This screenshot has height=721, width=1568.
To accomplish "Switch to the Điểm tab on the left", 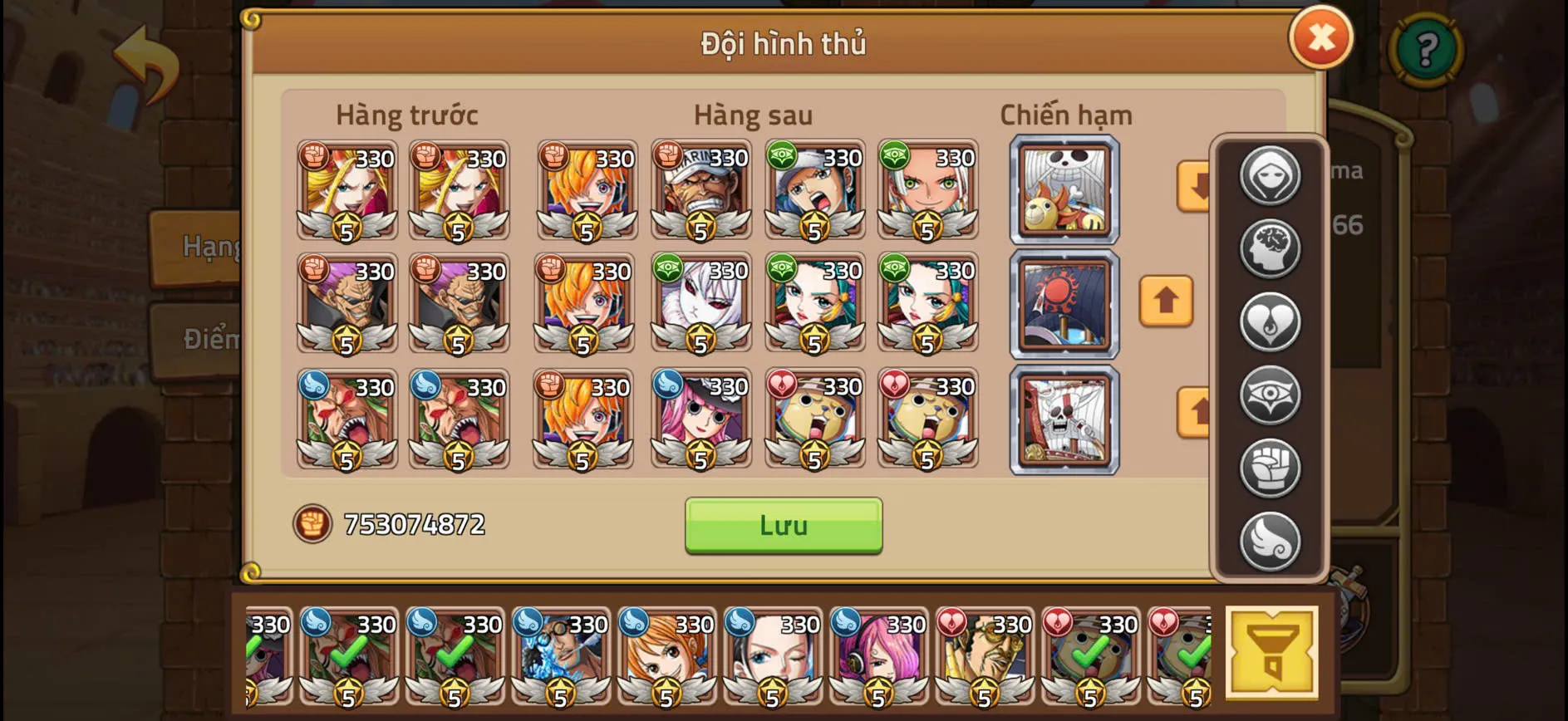I will 209,339.
